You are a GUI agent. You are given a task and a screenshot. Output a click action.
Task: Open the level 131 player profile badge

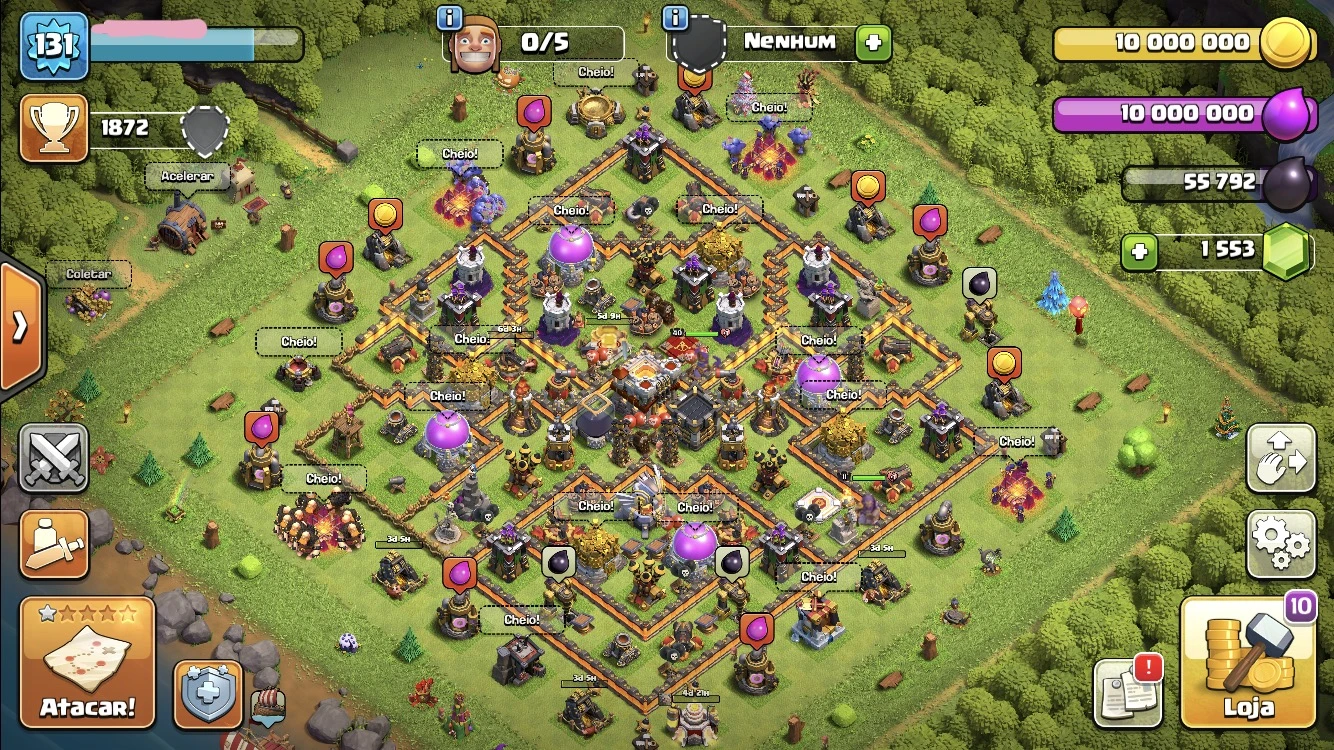pos(54,46)
